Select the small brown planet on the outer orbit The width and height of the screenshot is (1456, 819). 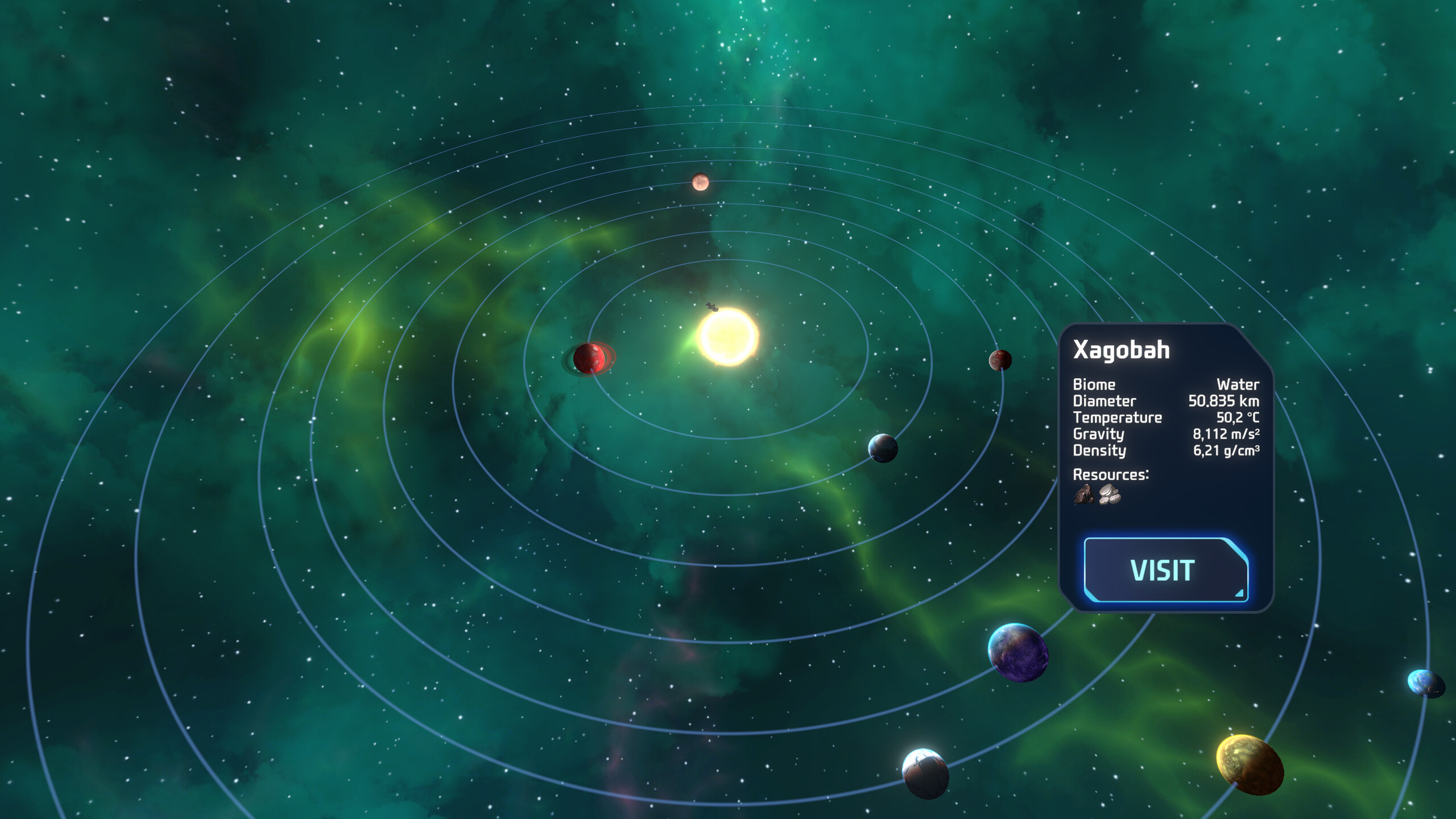coord(700,182)
